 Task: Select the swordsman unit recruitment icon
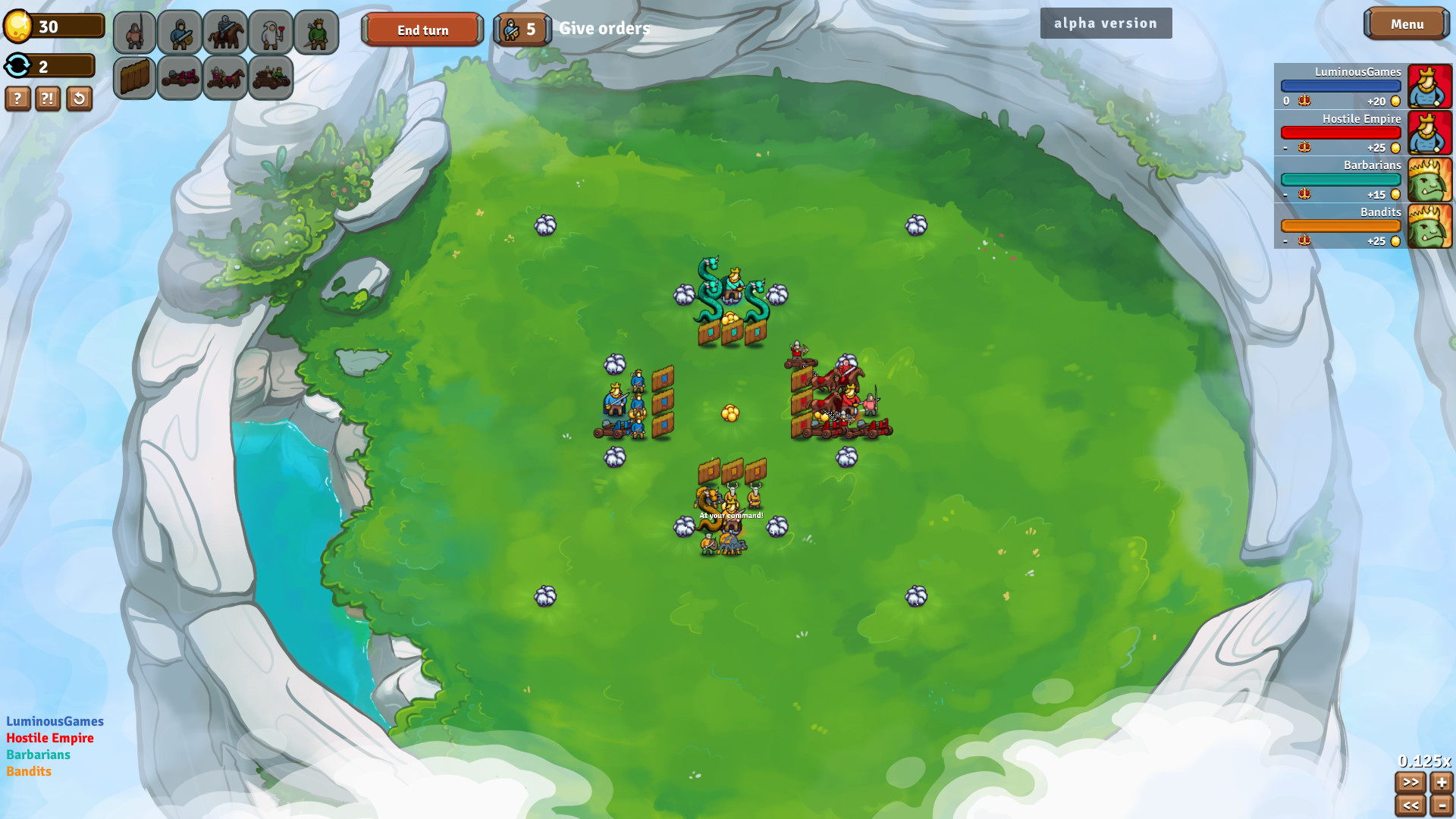click(134, 32)
